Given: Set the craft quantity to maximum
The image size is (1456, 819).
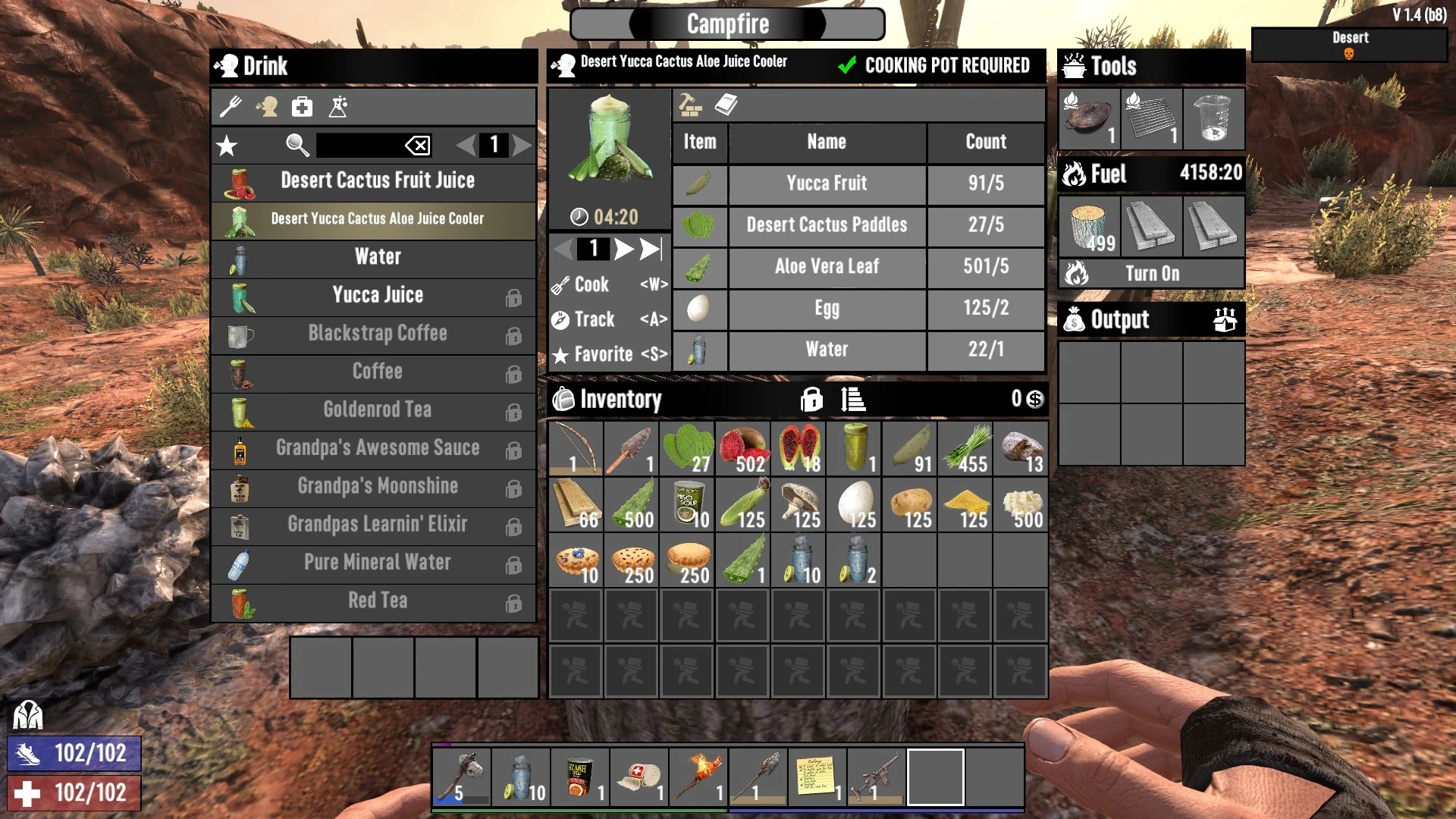Looking at the screenshot, I should [x=651, y=249].
